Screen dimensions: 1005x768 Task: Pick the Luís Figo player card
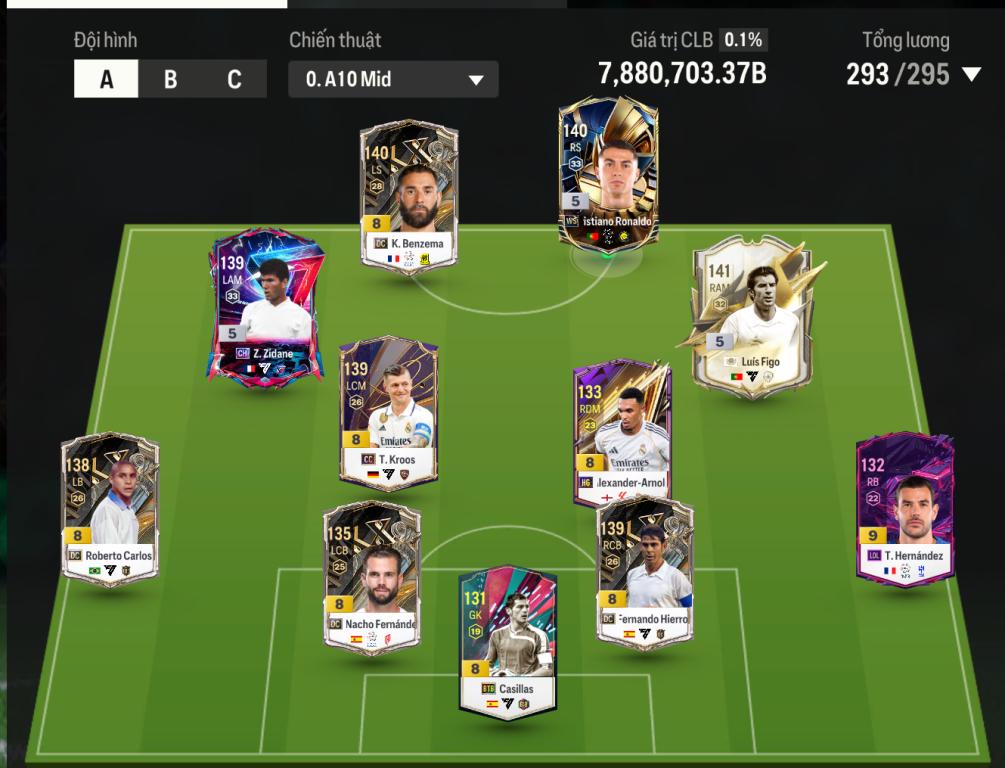[752, 315]
